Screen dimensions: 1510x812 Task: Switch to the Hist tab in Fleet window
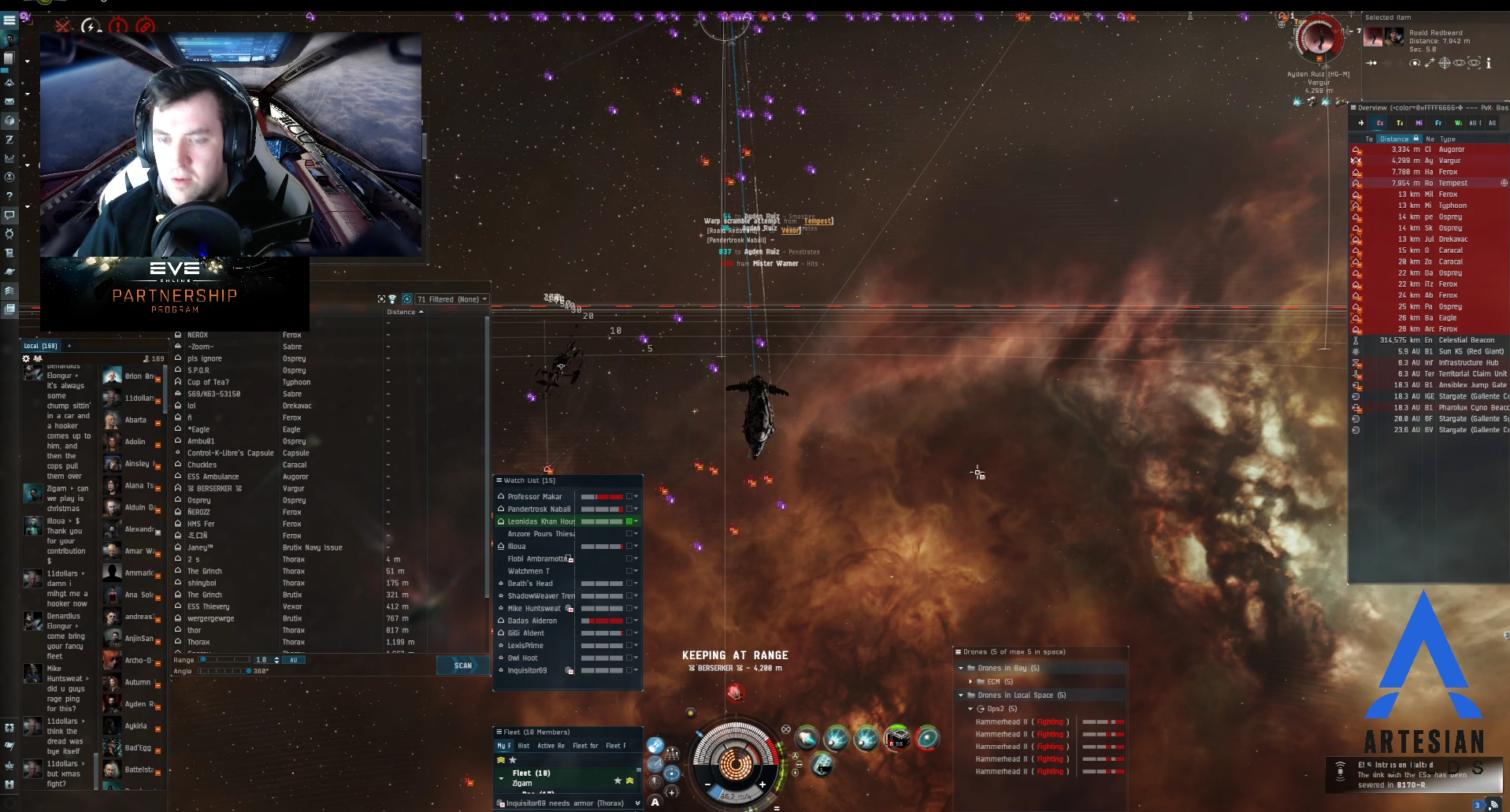524,746
